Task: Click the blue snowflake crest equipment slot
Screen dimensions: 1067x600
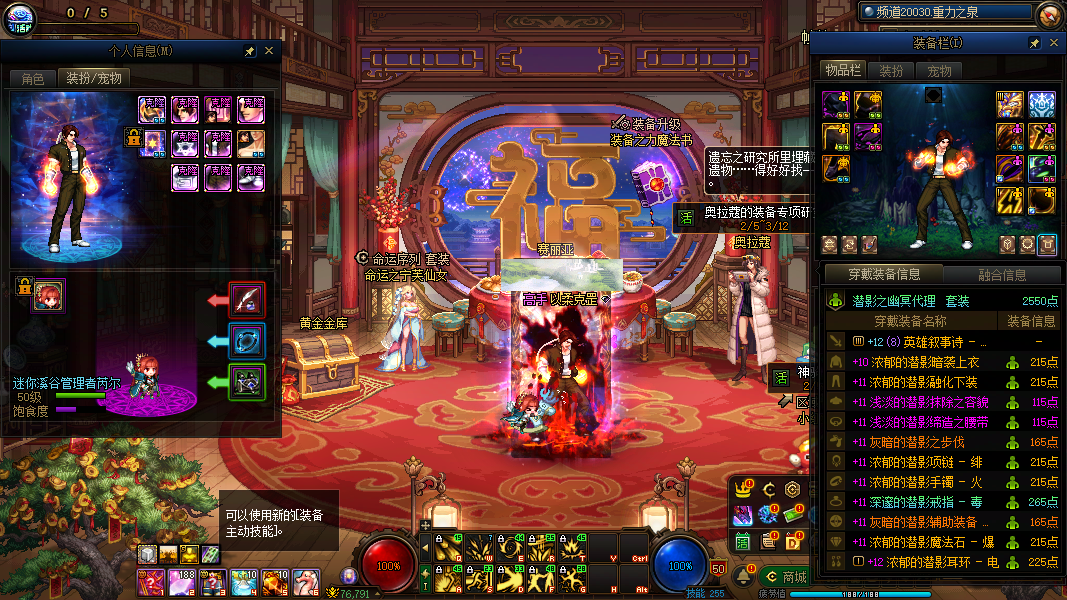Action: [x=1042, y=104]
